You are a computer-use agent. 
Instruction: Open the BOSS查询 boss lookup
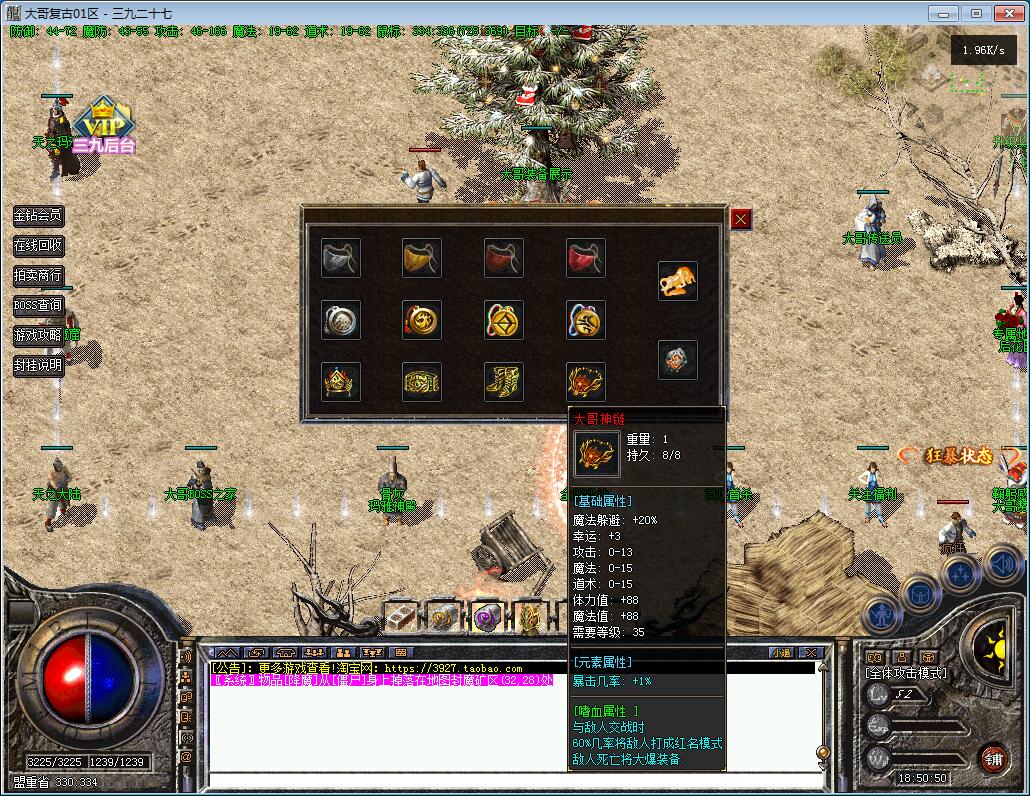pyautogui.click(x=38, y=305)
